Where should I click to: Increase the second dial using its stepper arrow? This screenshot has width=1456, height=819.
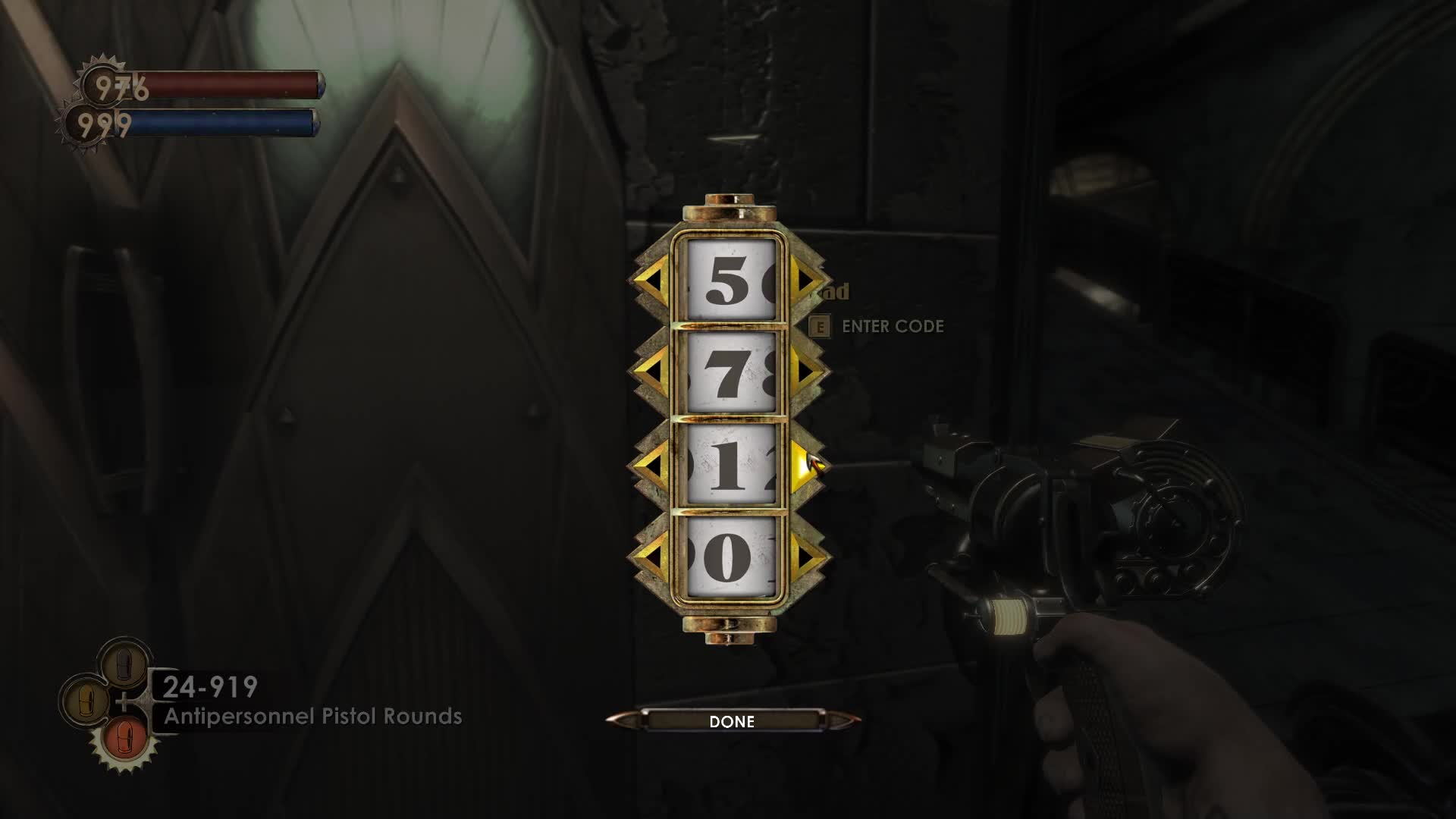tap(804, 372)
